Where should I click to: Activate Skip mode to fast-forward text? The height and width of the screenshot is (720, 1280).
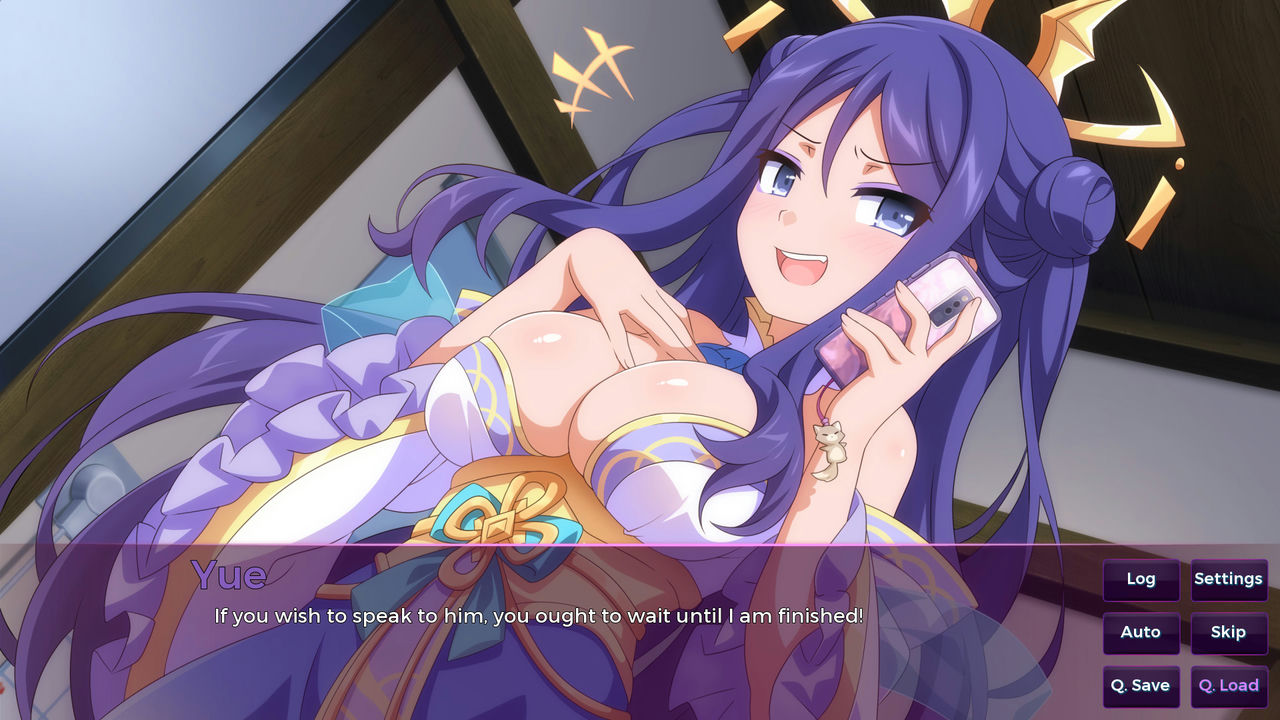pos(1228,632)
